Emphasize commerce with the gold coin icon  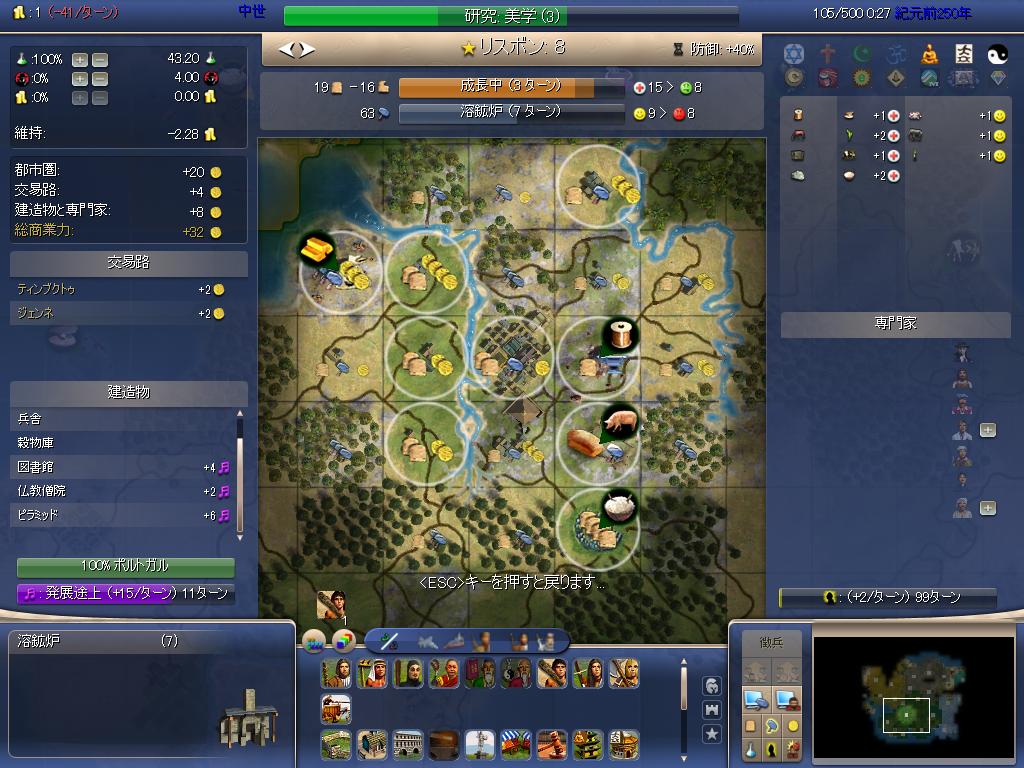tap(793, 725)
